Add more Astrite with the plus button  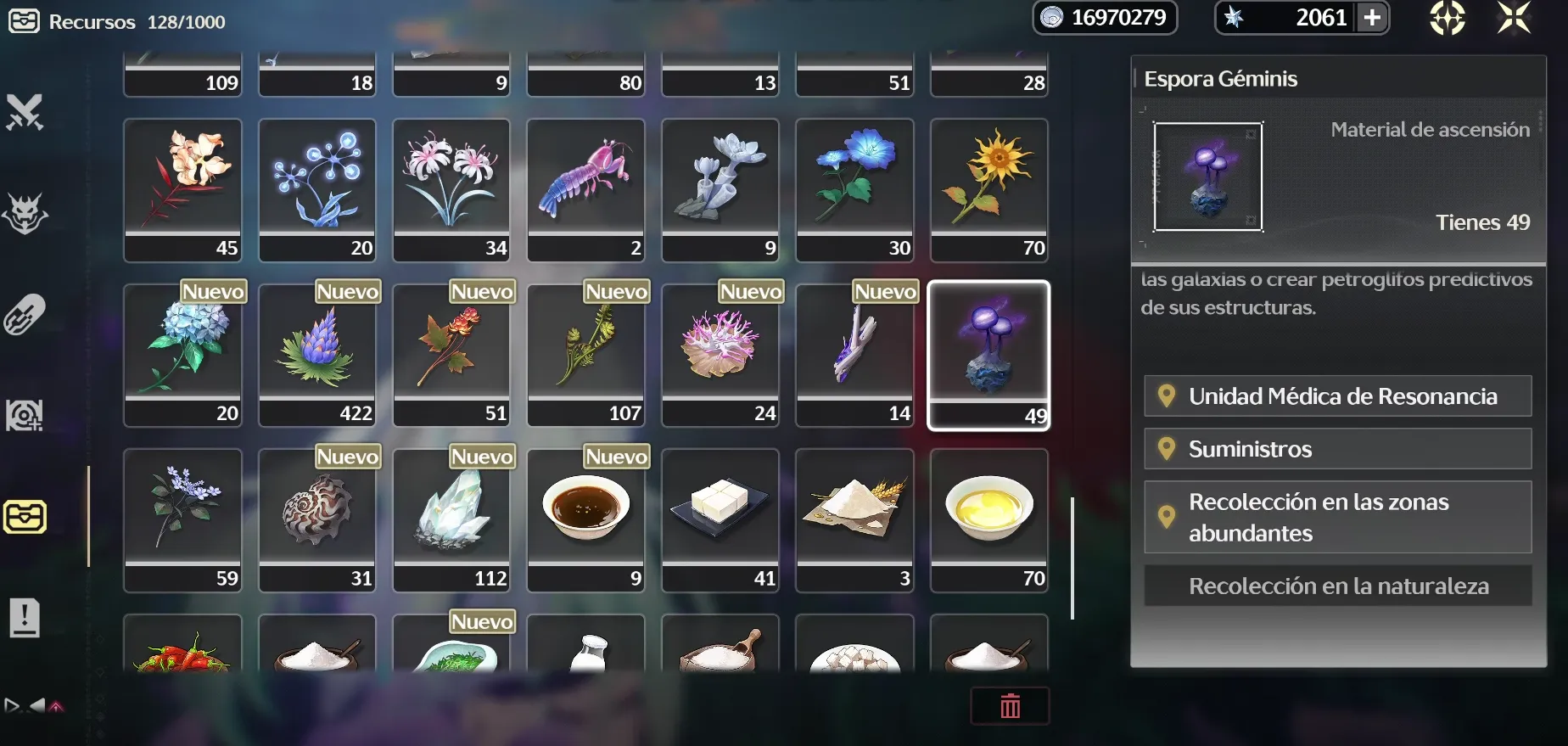[1372, 18]
